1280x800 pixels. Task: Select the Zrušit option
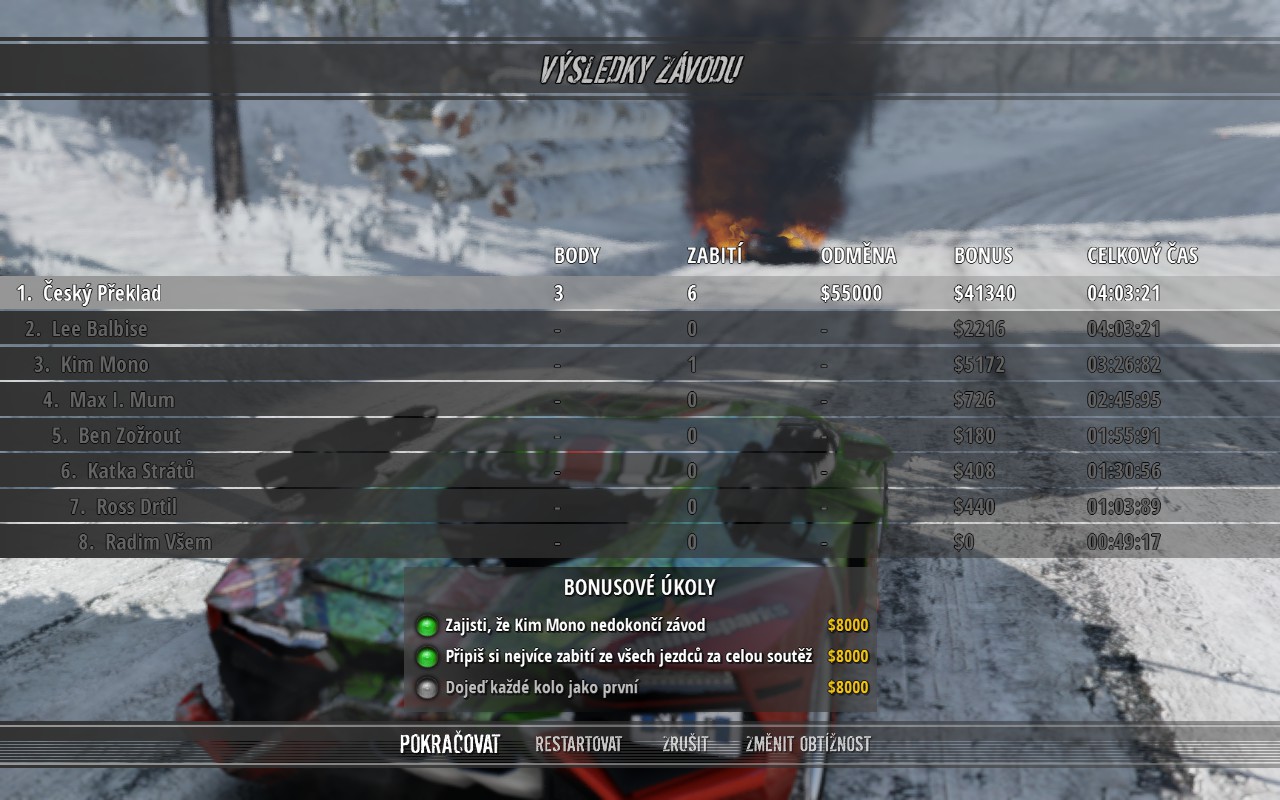coord(685,744)
